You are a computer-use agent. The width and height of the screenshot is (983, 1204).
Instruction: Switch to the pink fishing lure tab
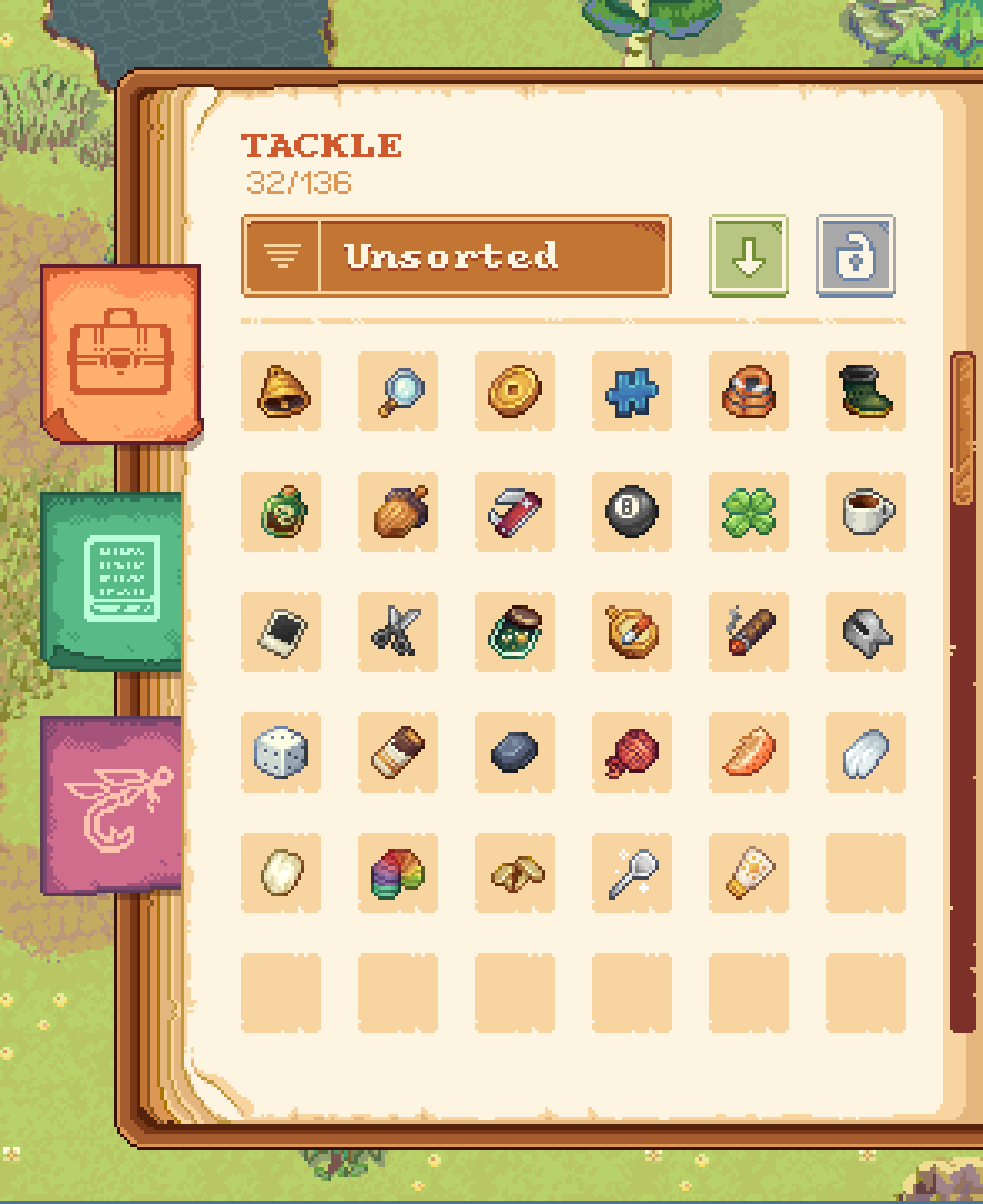point(113,805)
